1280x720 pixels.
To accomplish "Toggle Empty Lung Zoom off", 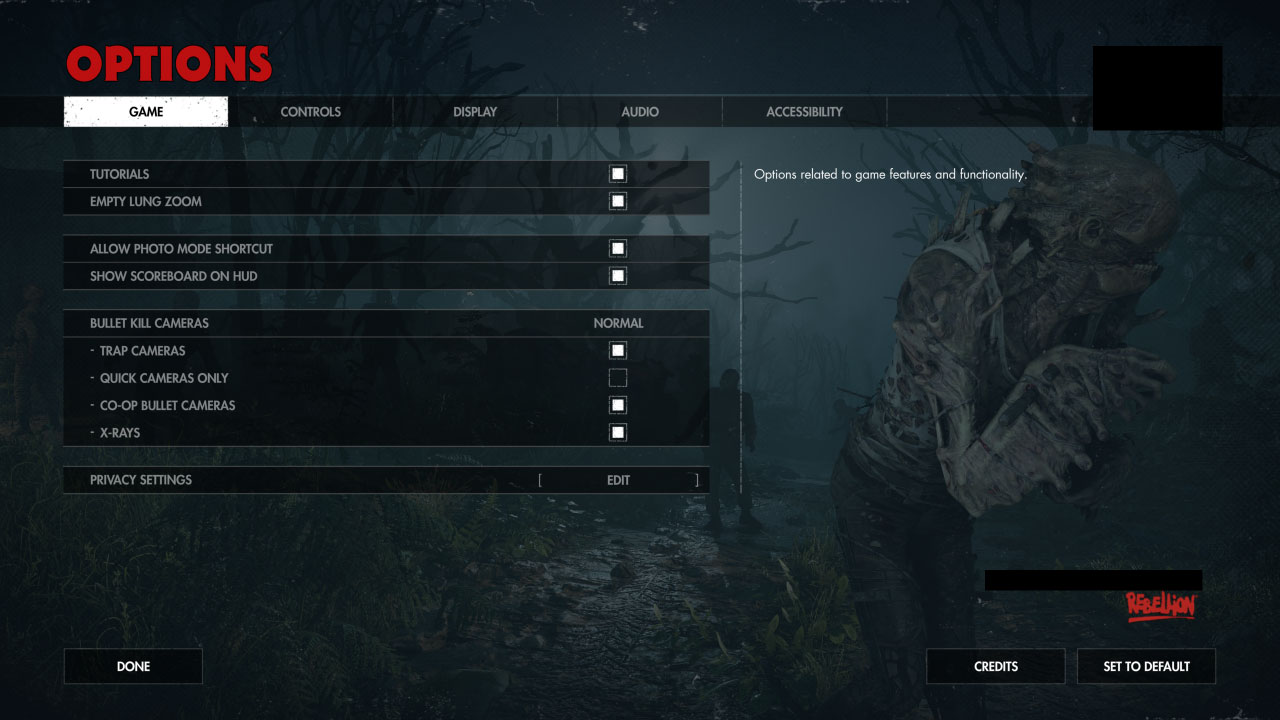I will click(617, 200).
